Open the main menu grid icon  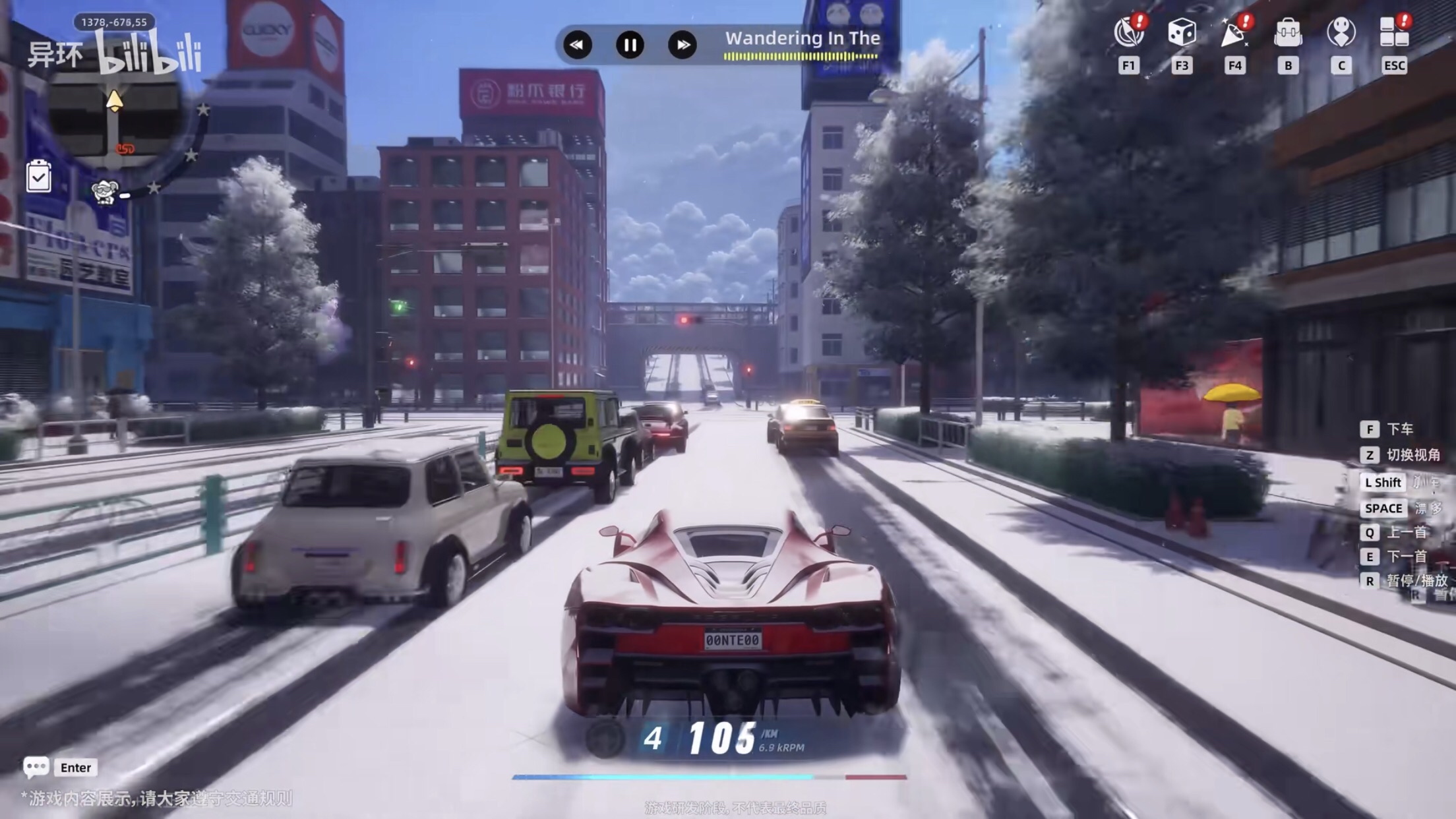point(1394,32)
